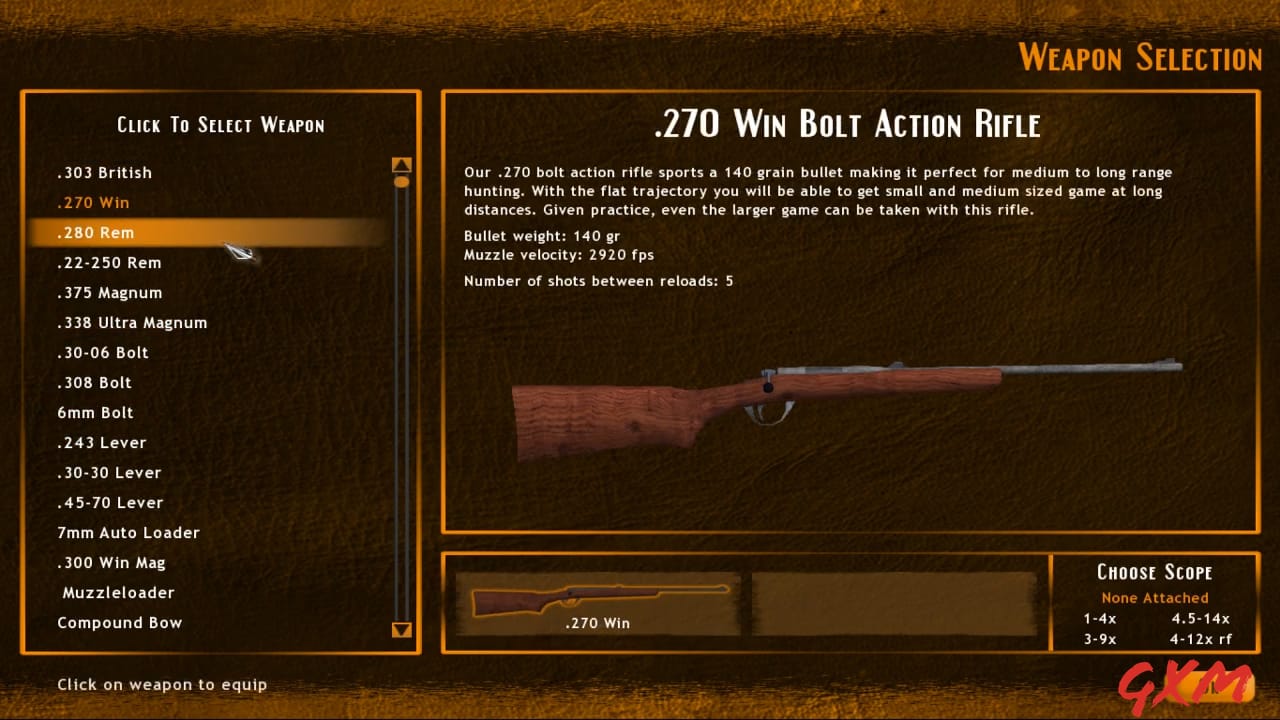Select the .338 Ultra Magnum
Screen dimensions: 1280x720
click(x=132, y=322)
